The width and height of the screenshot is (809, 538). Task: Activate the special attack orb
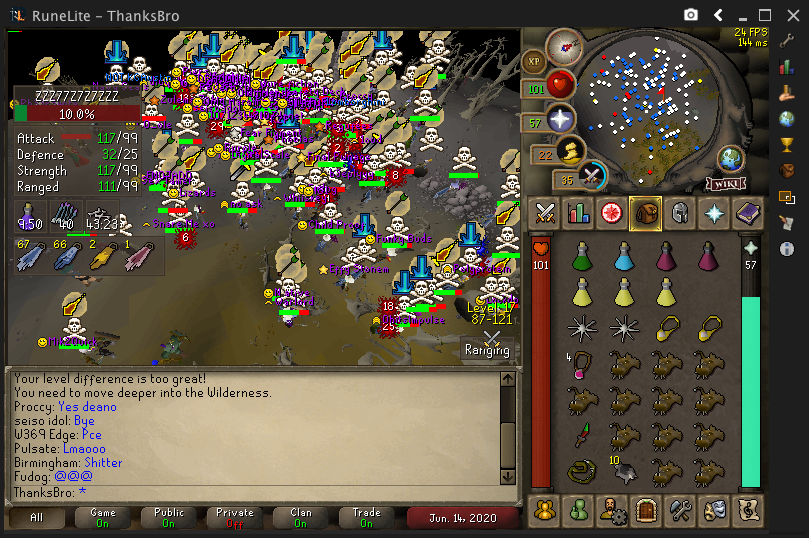coord(592,176)
